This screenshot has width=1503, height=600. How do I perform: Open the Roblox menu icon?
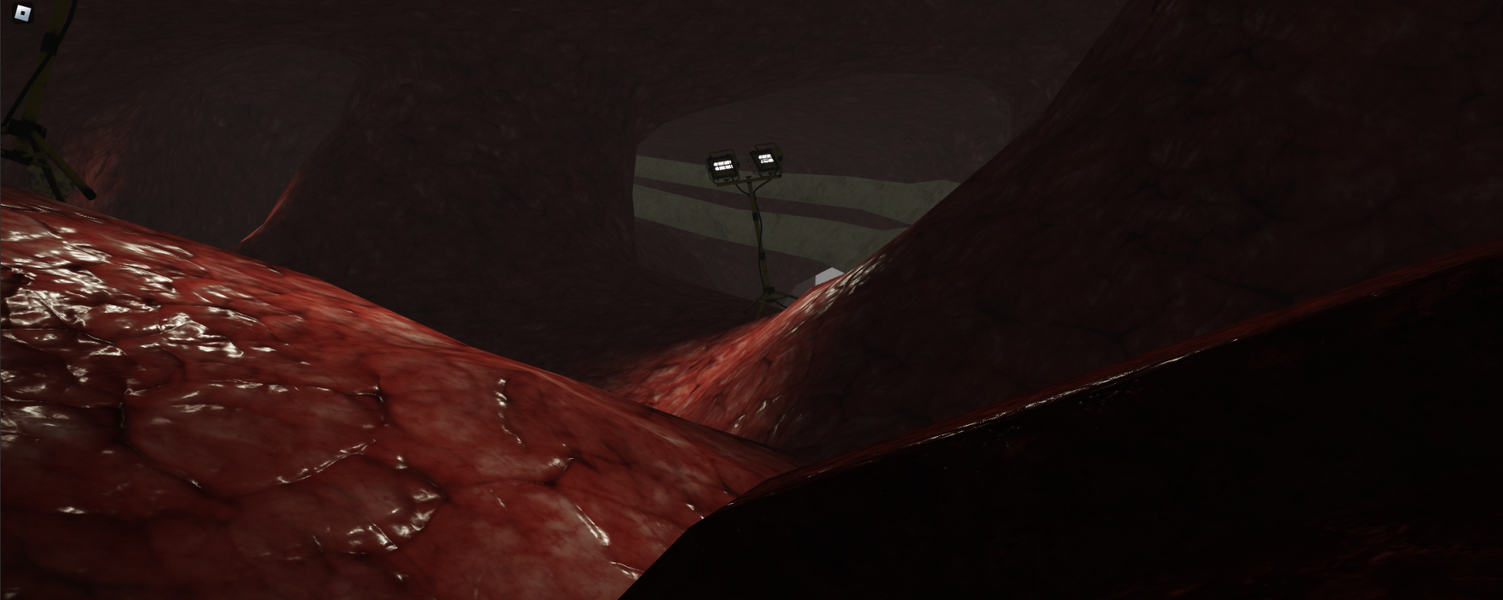point(23,13)
